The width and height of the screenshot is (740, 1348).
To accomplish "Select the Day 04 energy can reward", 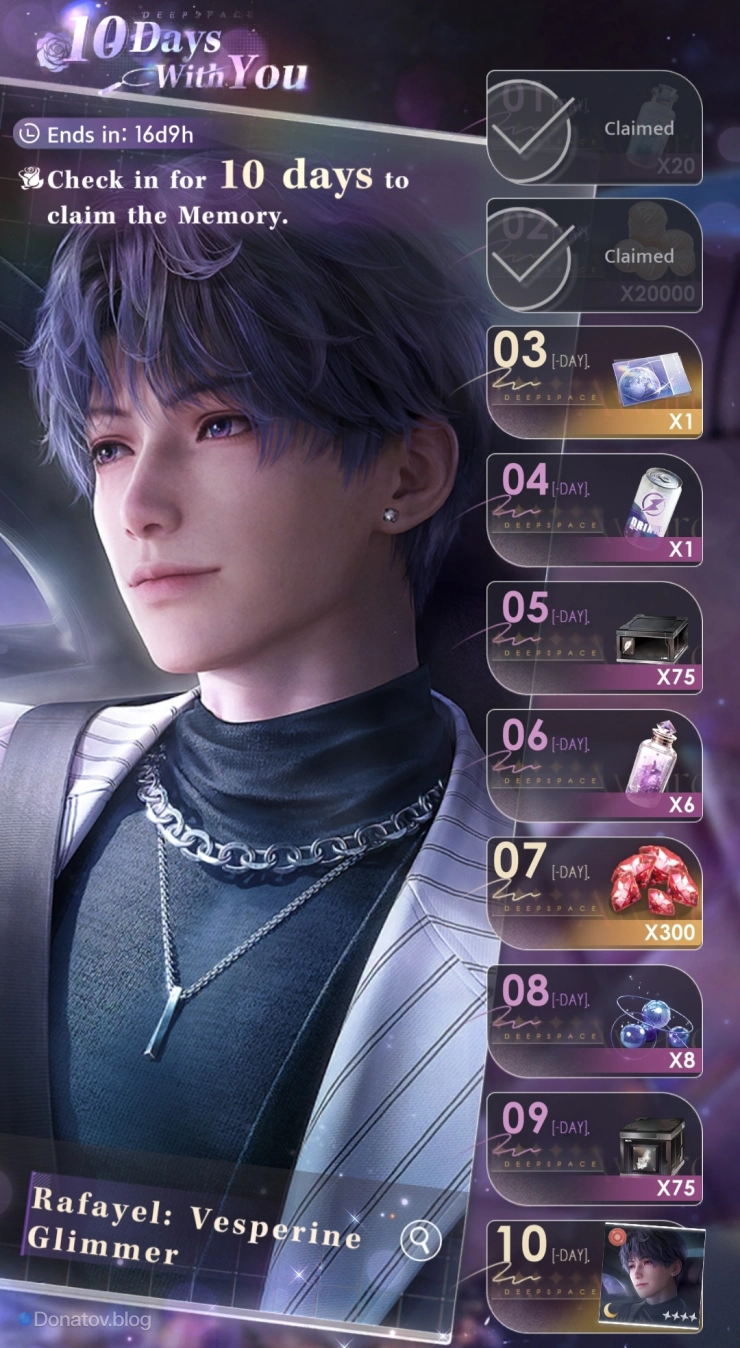I will [x=594, y=510].
